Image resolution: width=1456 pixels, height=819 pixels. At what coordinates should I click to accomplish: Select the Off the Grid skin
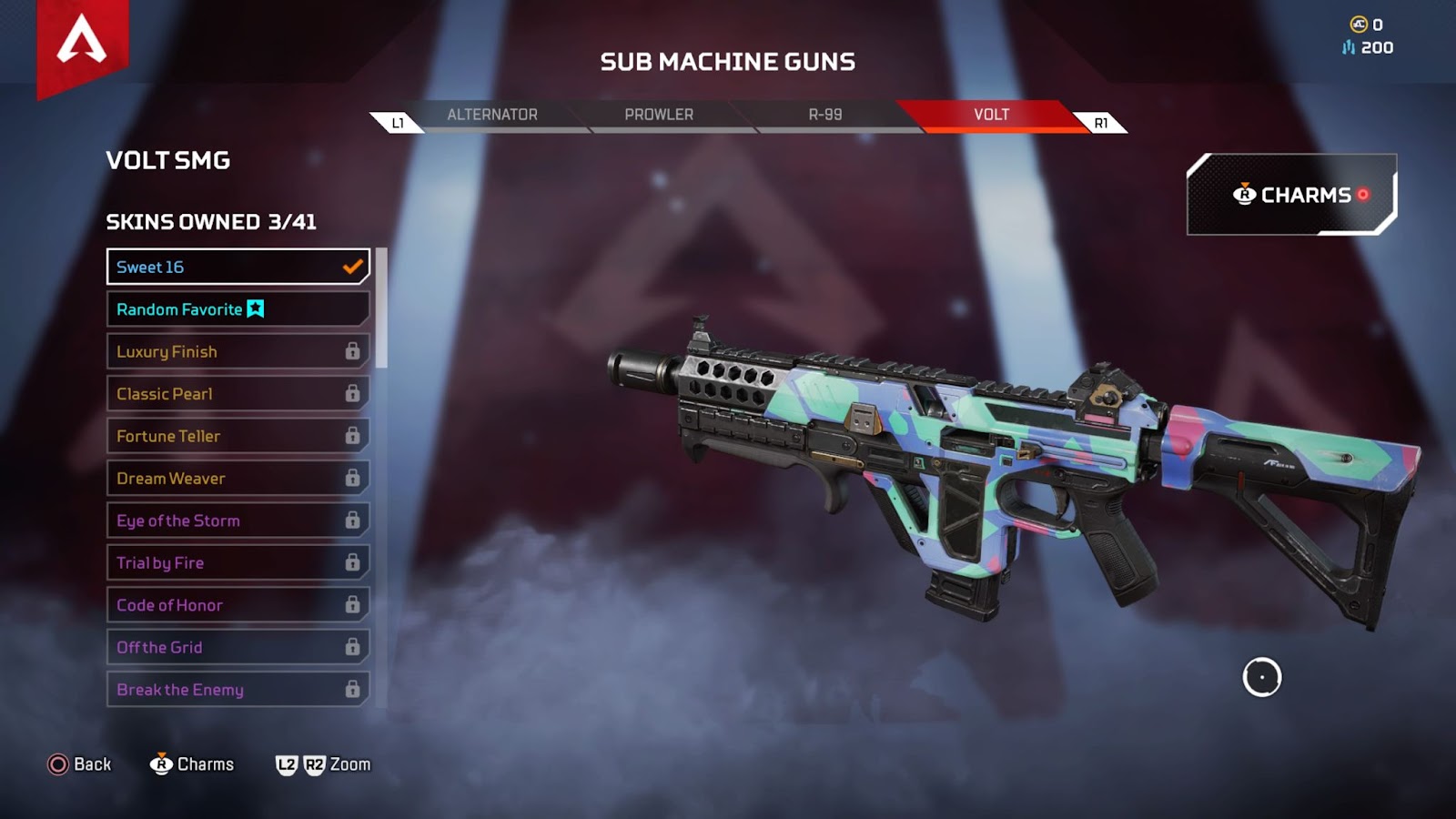(238, 647)
